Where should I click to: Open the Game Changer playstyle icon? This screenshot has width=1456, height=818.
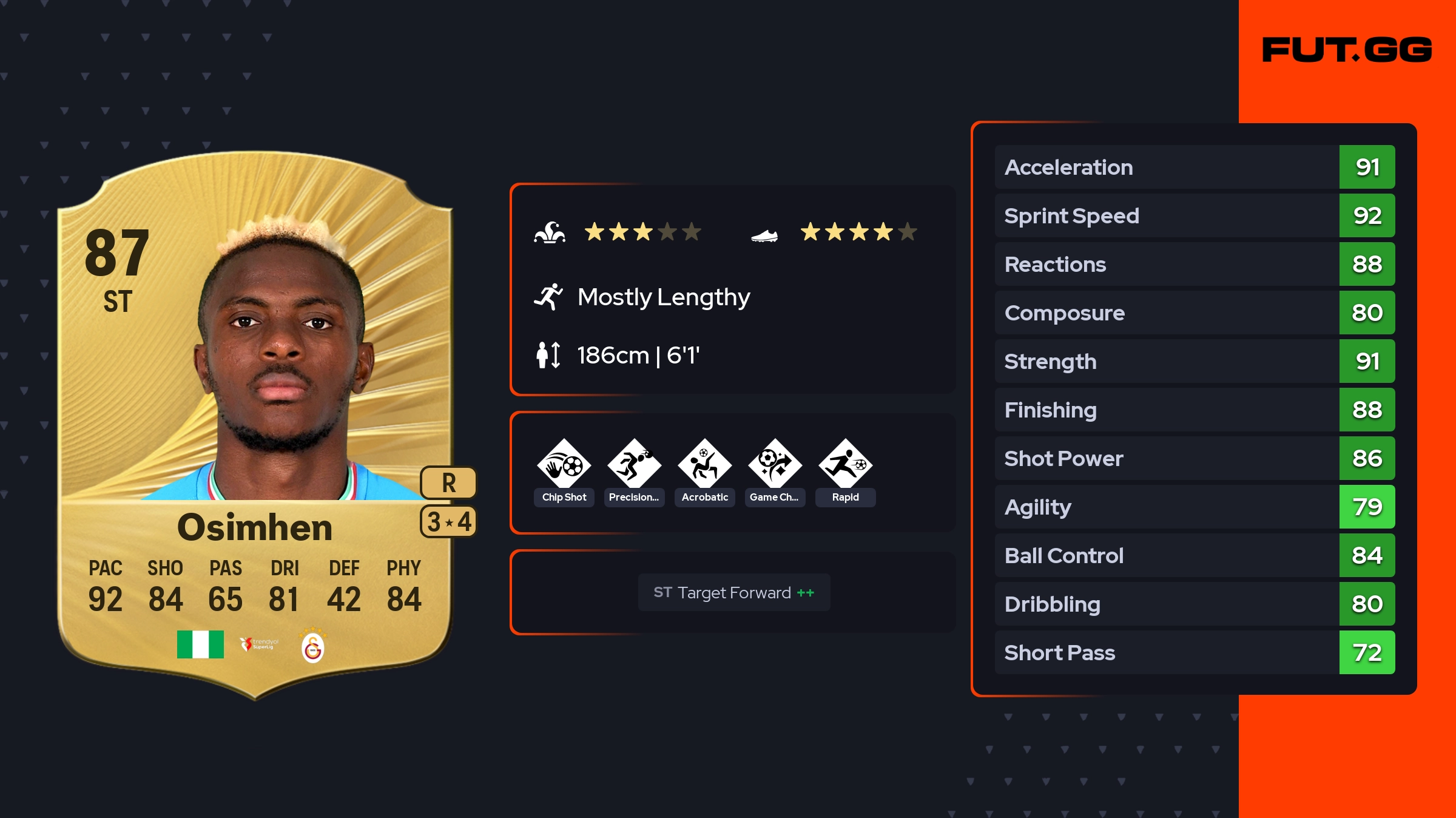(775, 465)
